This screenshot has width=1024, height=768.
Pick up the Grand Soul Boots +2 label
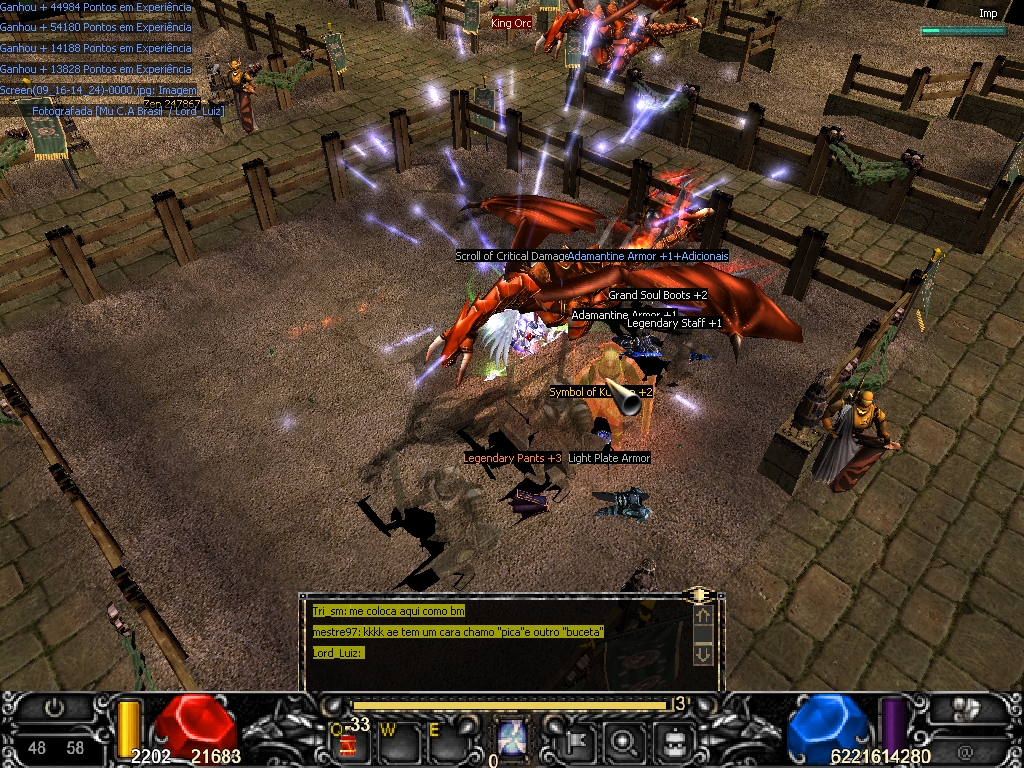click(657, 295)
